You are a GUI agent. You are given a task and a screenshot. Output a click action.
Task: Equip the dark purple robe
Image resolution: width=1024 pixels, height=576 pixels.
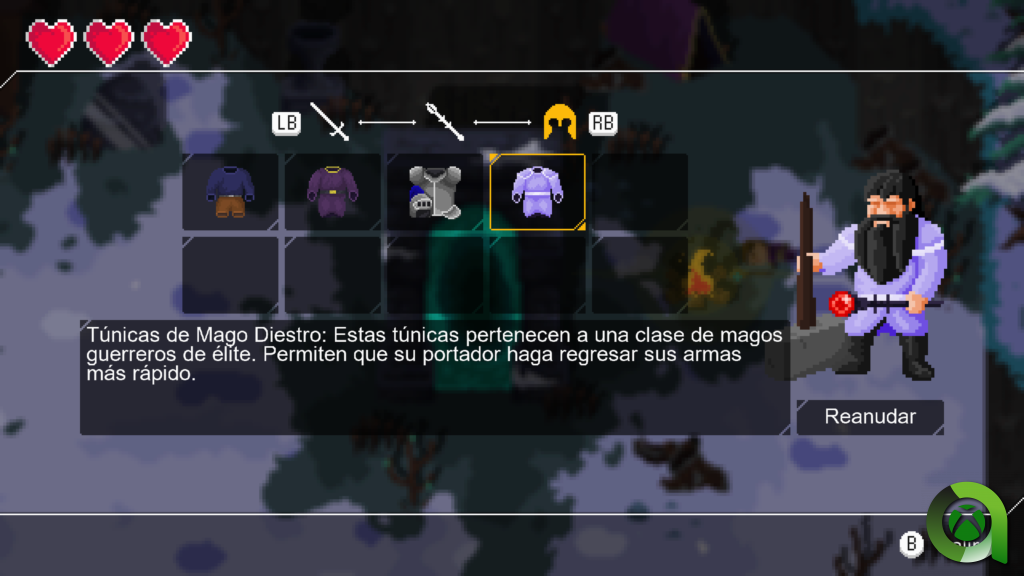click(x=333, y=192)
